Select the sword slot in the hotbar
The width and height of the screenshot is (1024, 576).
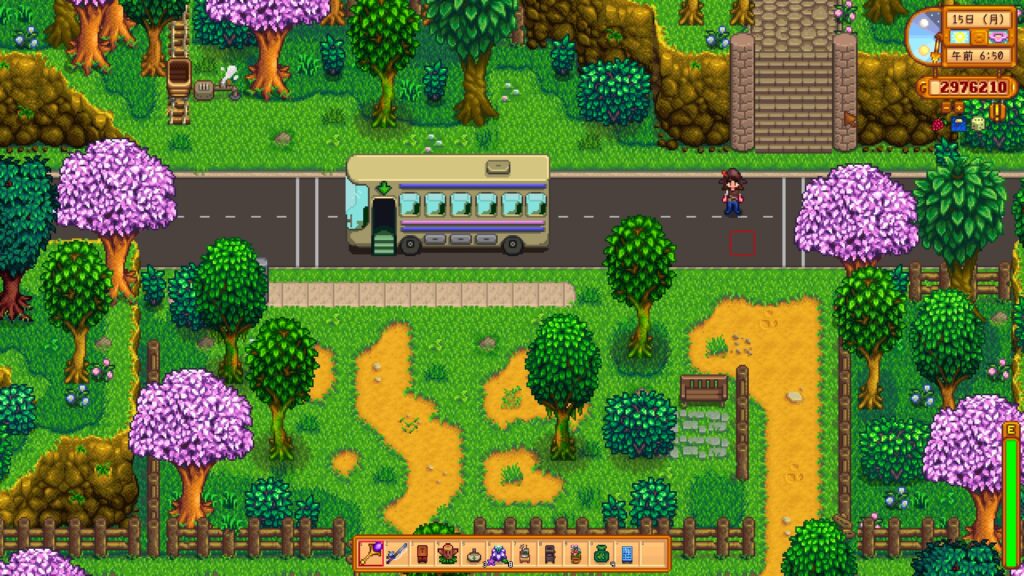[x=395, y=553]
